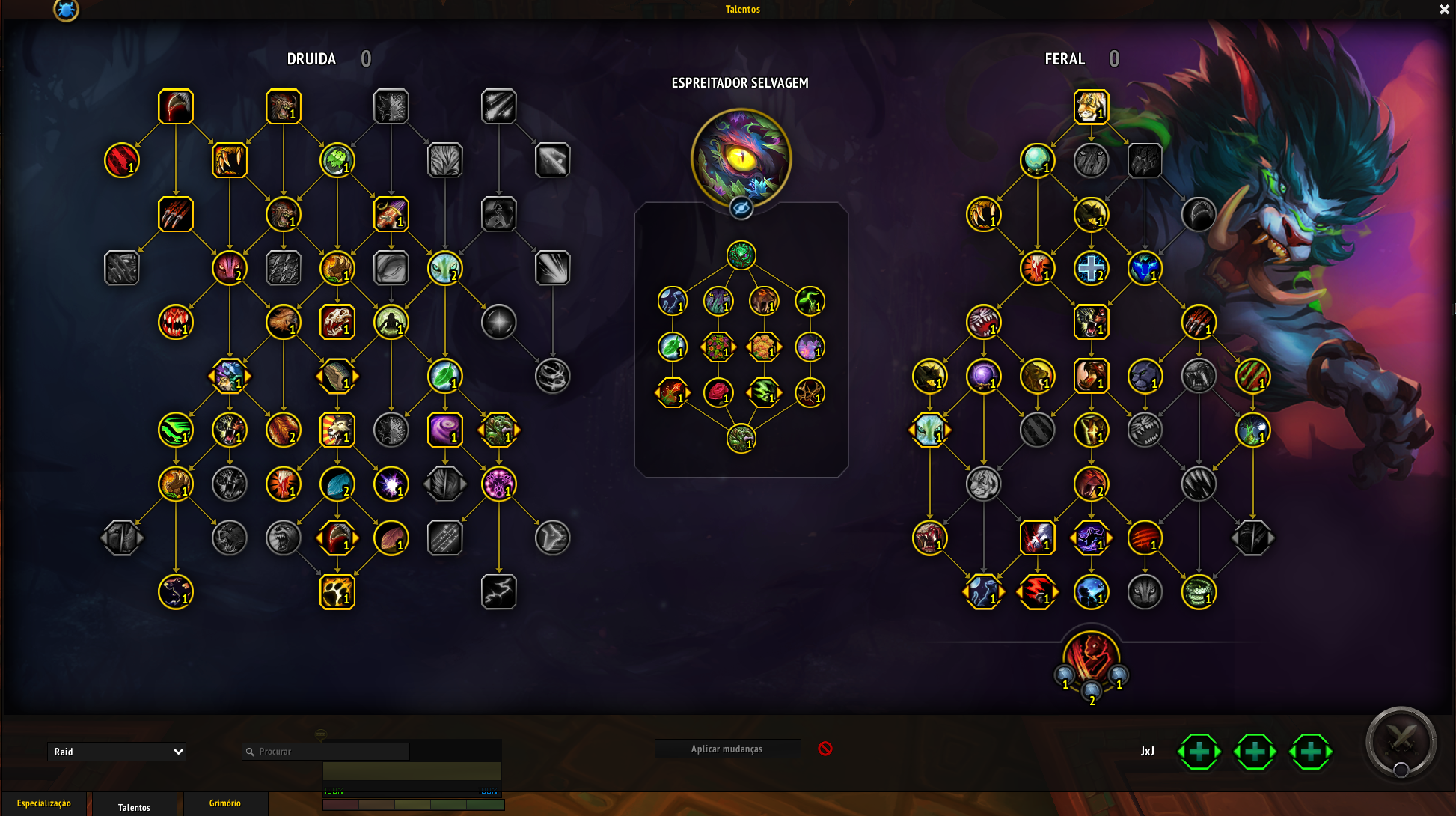
Task: Select the purple swirl talent in Druida tree
Action: pyautogui.click(x=444, y=430)
